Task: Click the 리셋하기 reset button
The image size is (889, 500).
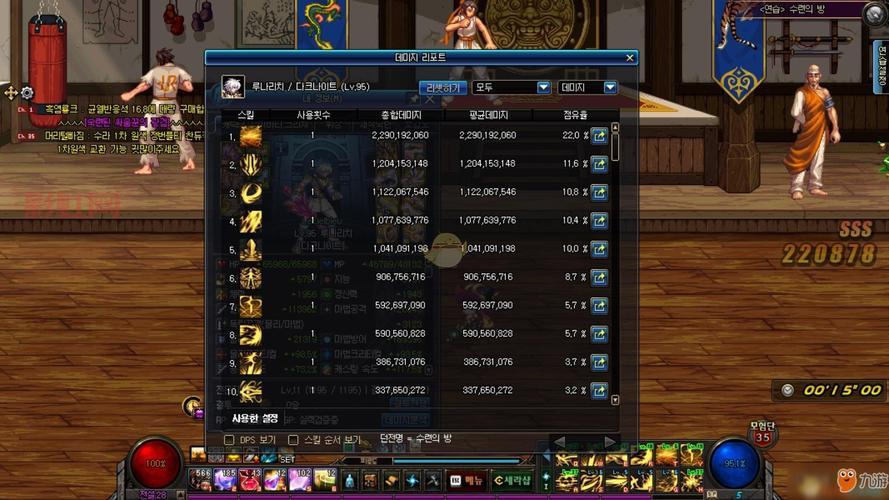Action: tap(443, 87)
